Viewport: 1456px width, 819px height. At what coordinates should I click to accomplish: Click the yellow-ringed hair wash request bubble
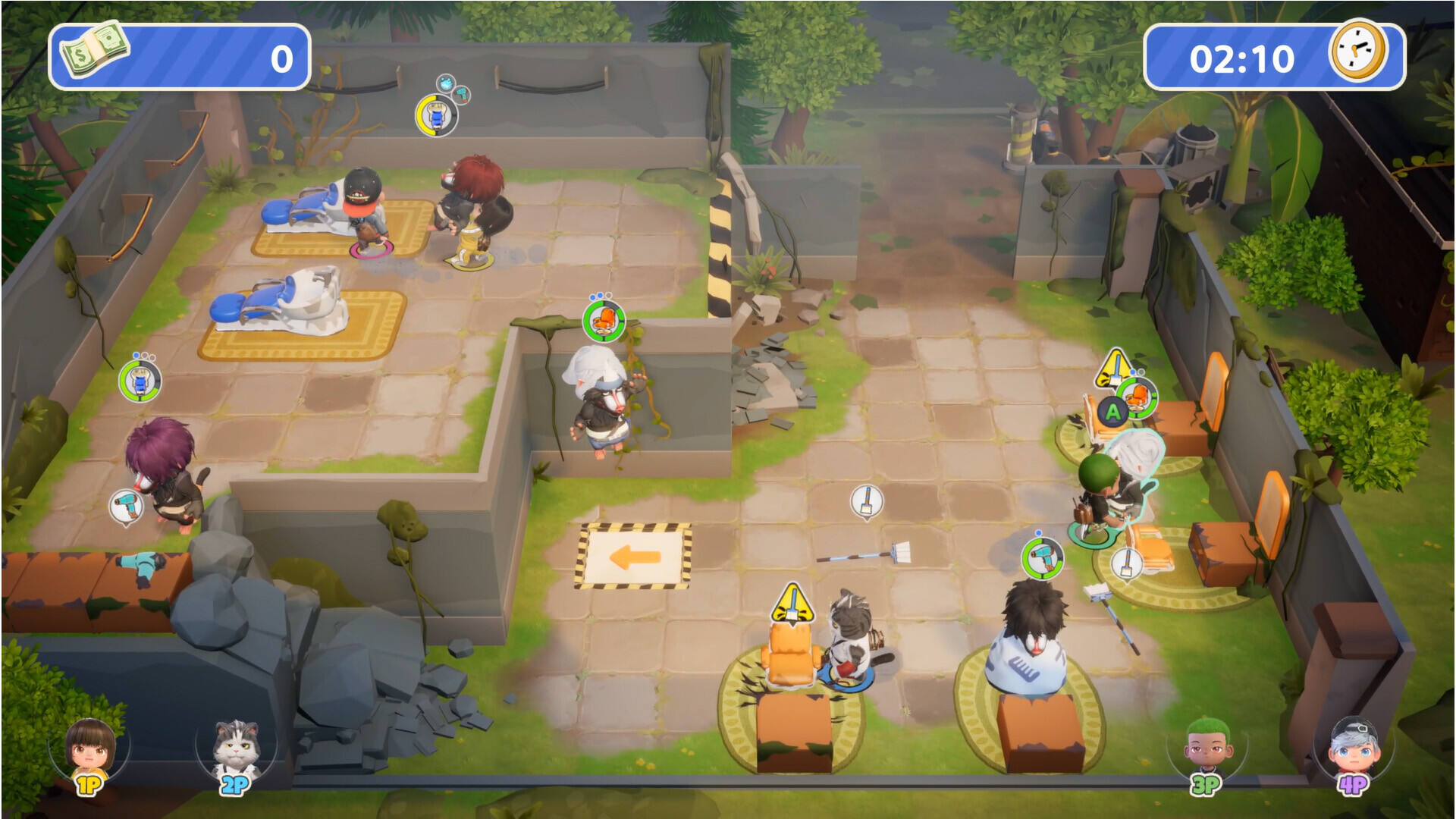tap(436, 115)
